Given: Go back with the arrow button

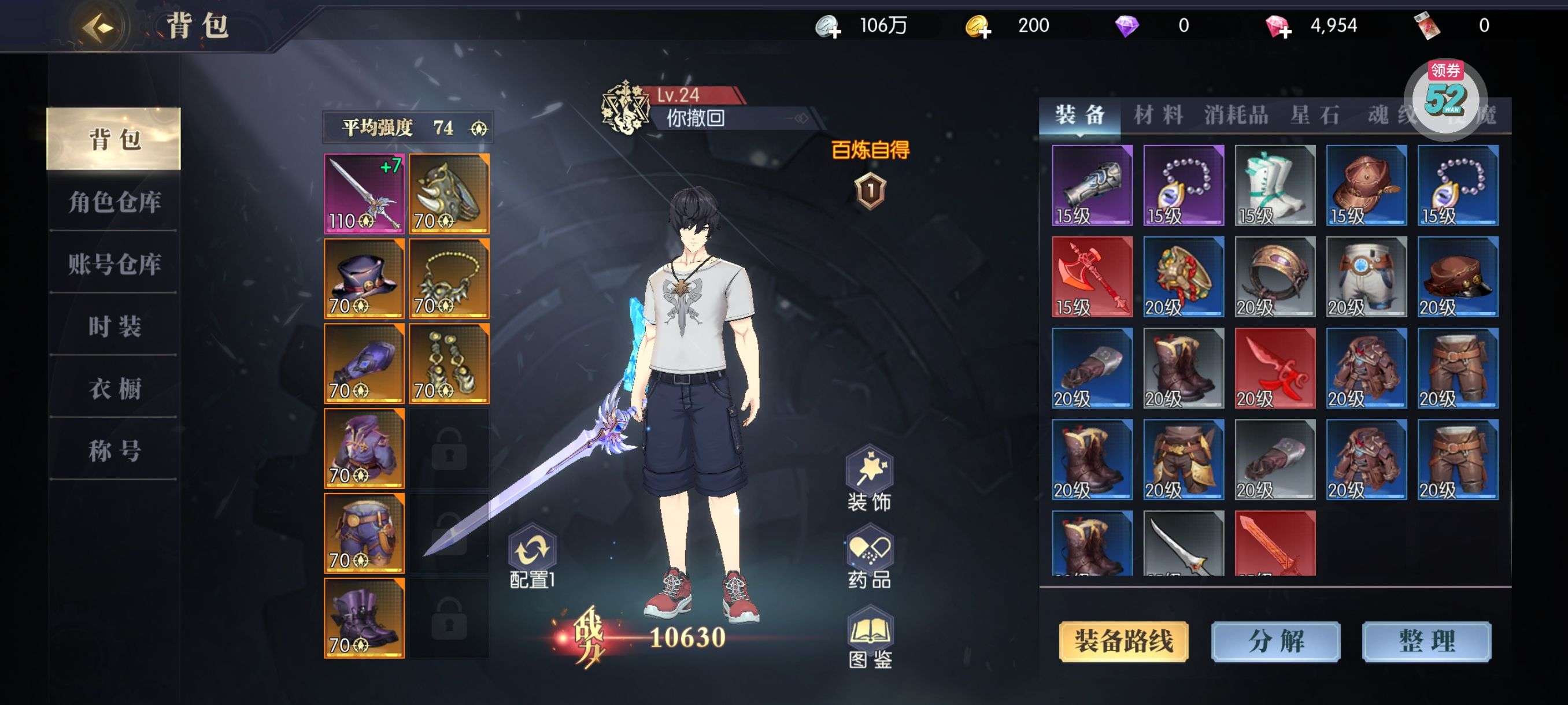Looking at the screenshot, I should 99,27.
